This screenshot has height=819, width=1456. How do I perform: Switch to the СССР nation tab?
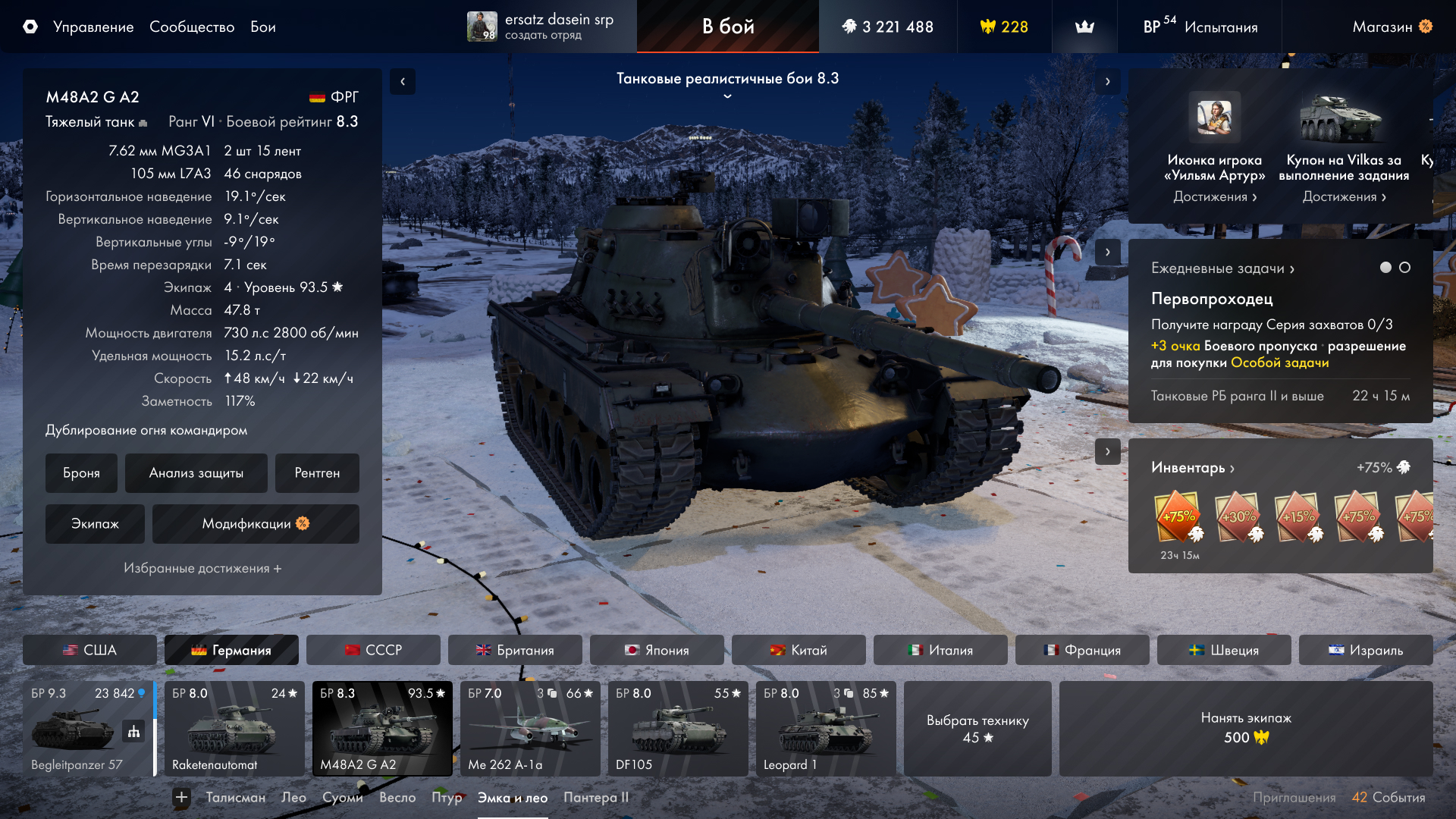373,650
